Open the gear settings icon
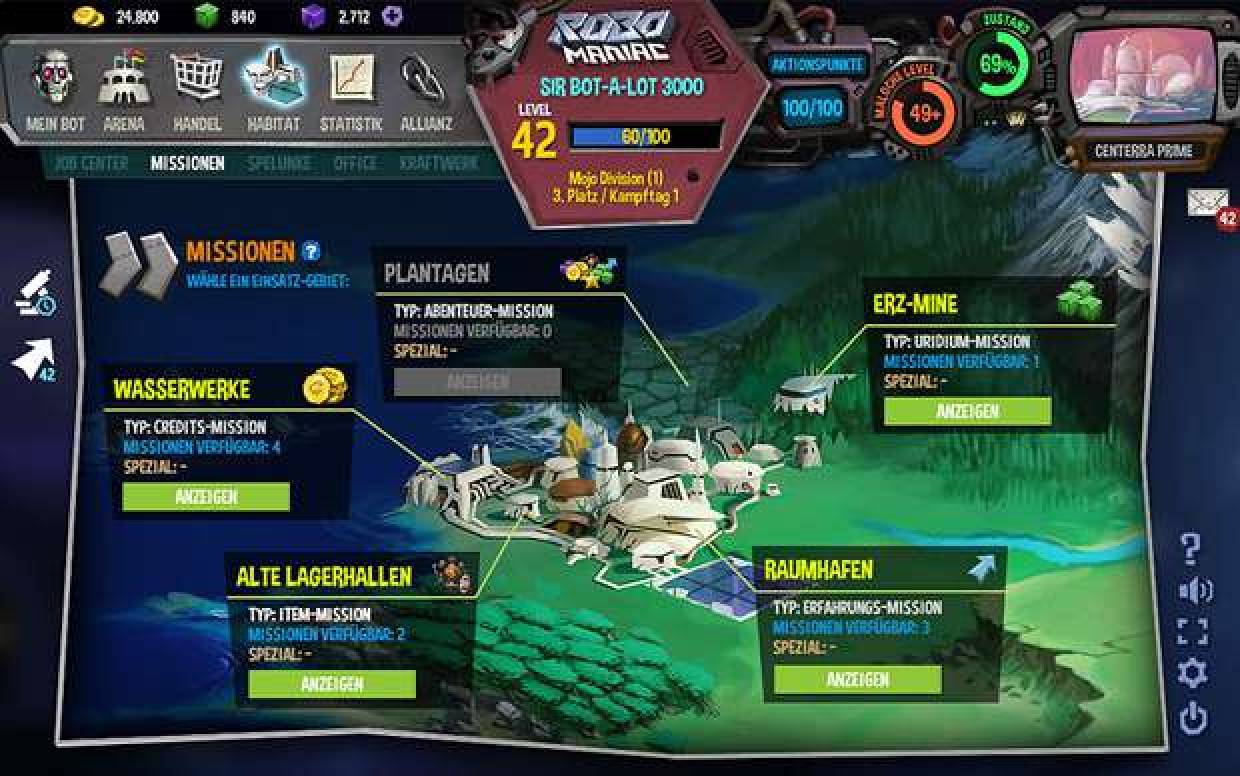The image size is (1240, 776). pyautogui.click(x=1193, y=673)
